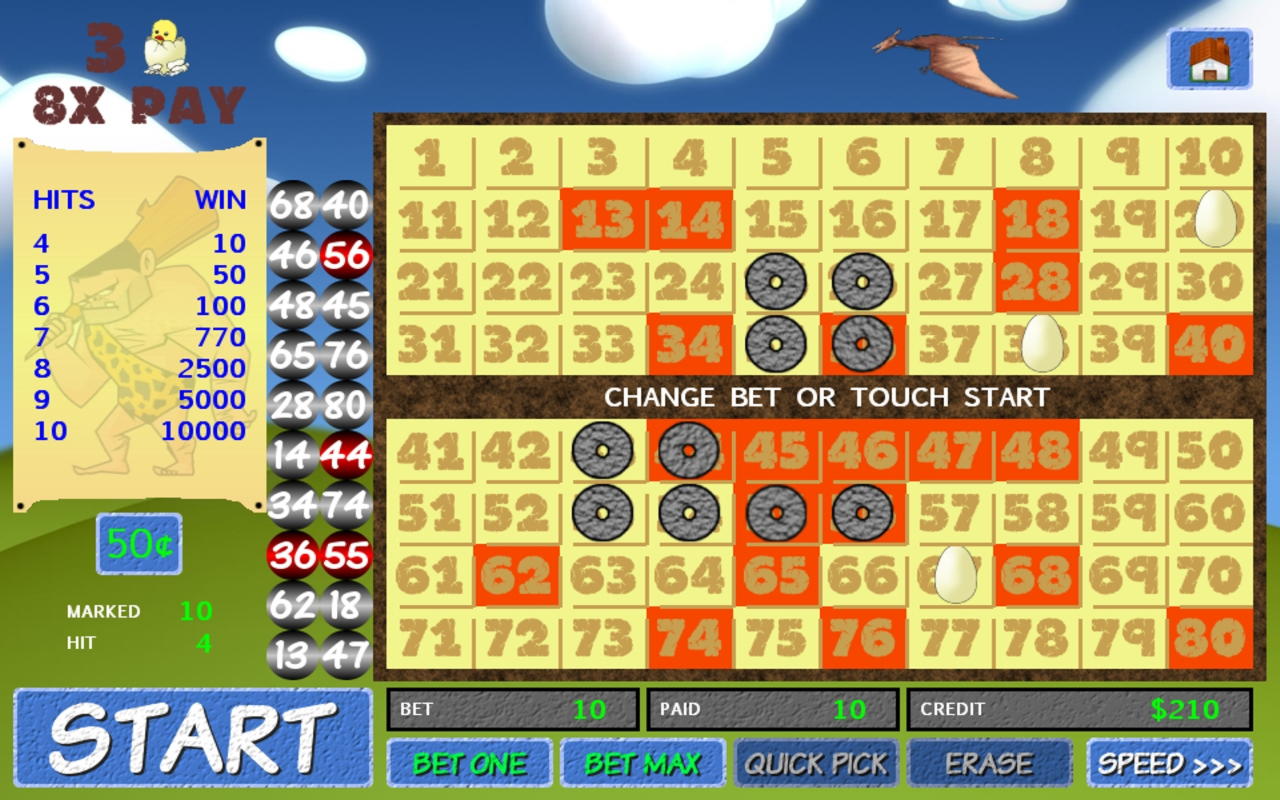Image resolution: width=1280 pixels, height=800 pixels.
Task: Click QUICK PICK to auto-select numbers
Action: [x=815, y=762]
